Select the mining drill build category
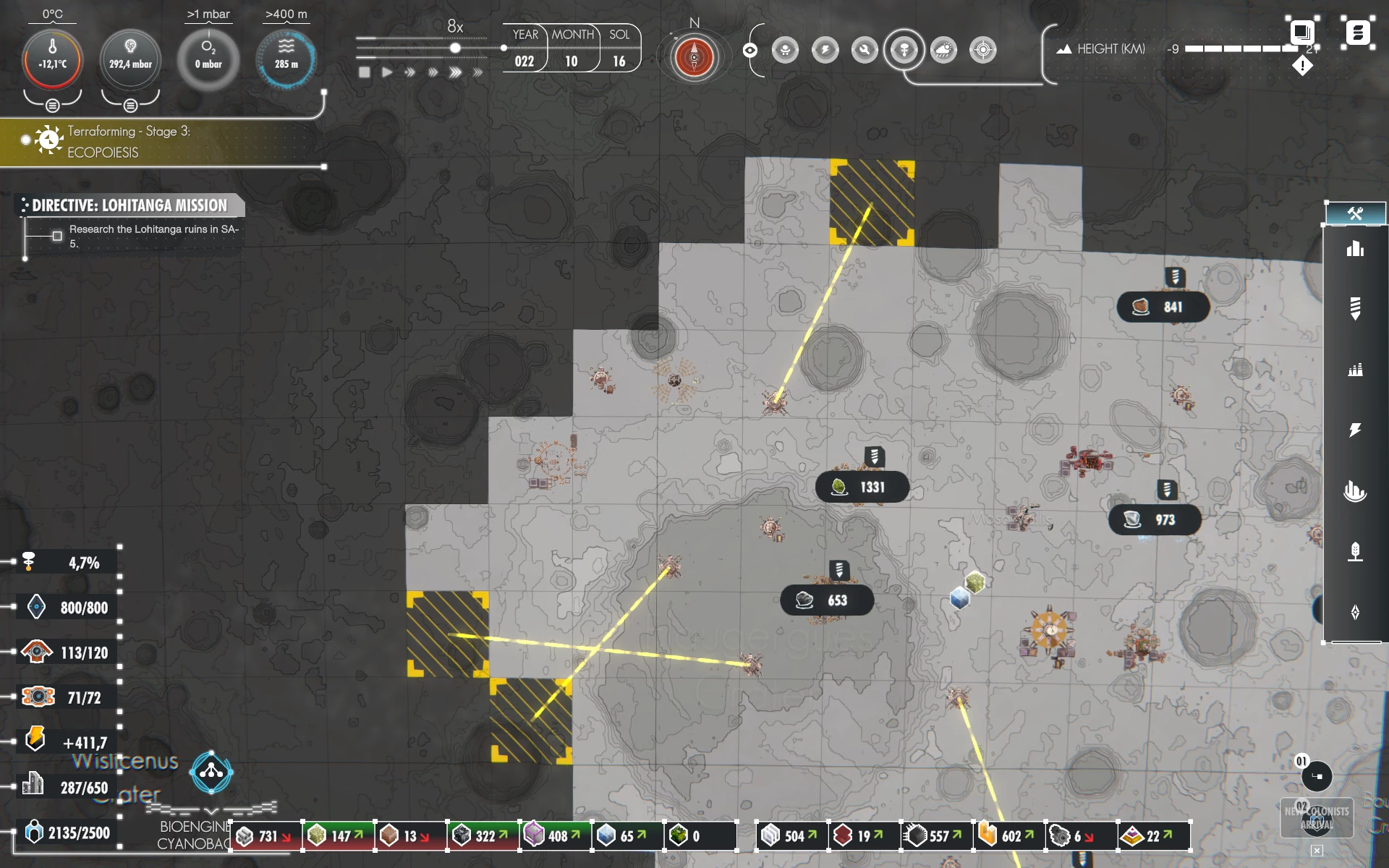This screenshot has height=868, width=1389. [x=1355, y=308]
